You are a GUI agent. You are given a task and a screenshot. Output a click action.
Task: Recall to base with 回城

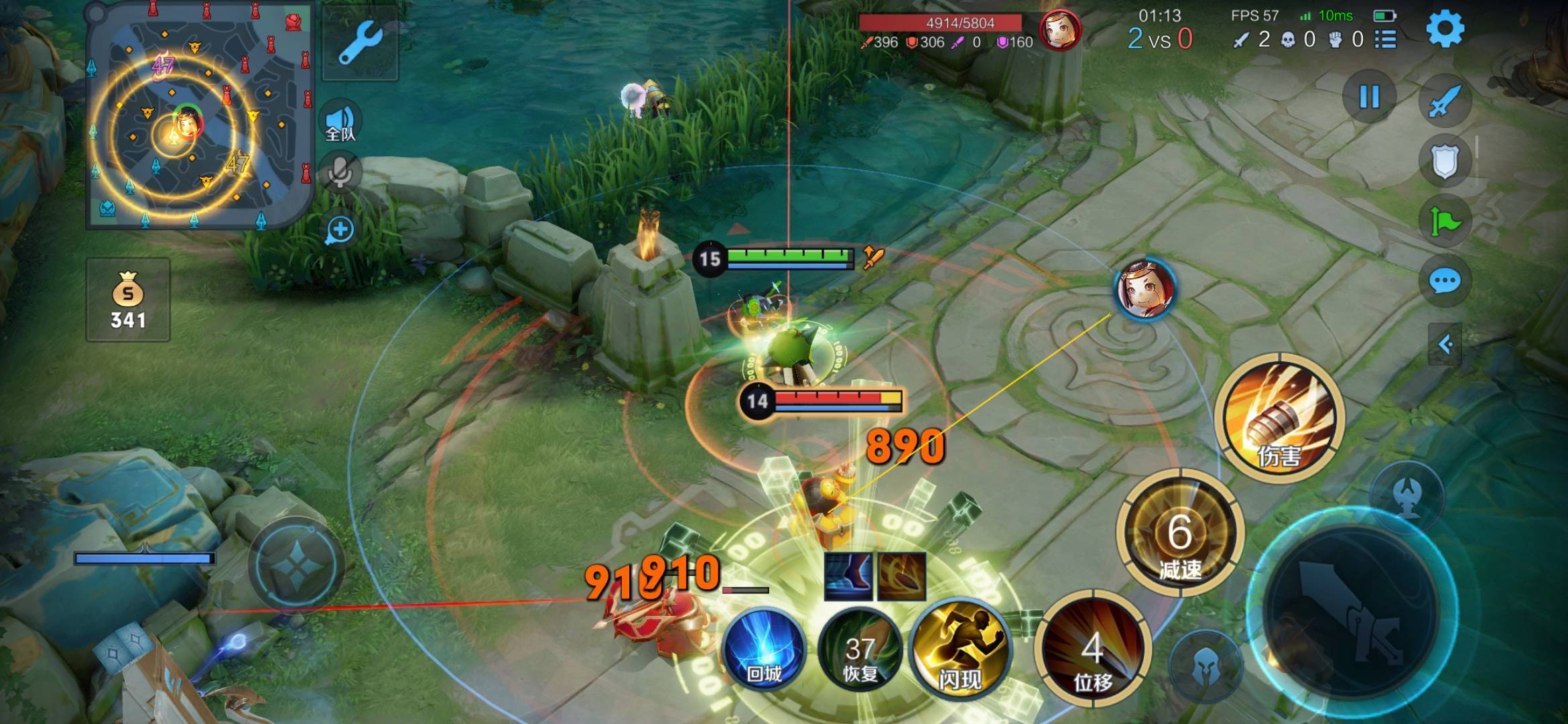click(763, 649)
